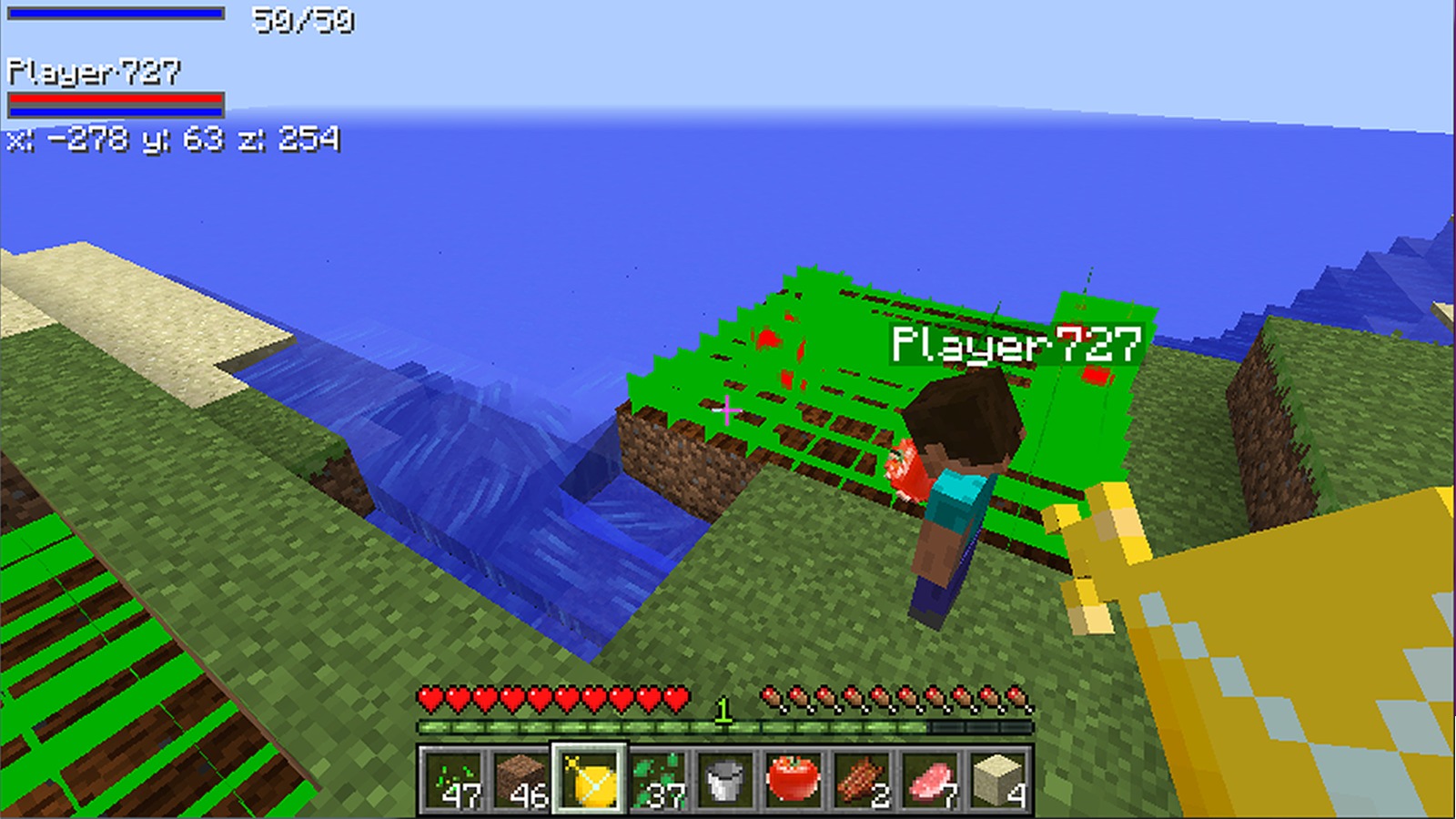
Task: Switch to the sandstone block slot
Action: point(998,780)
